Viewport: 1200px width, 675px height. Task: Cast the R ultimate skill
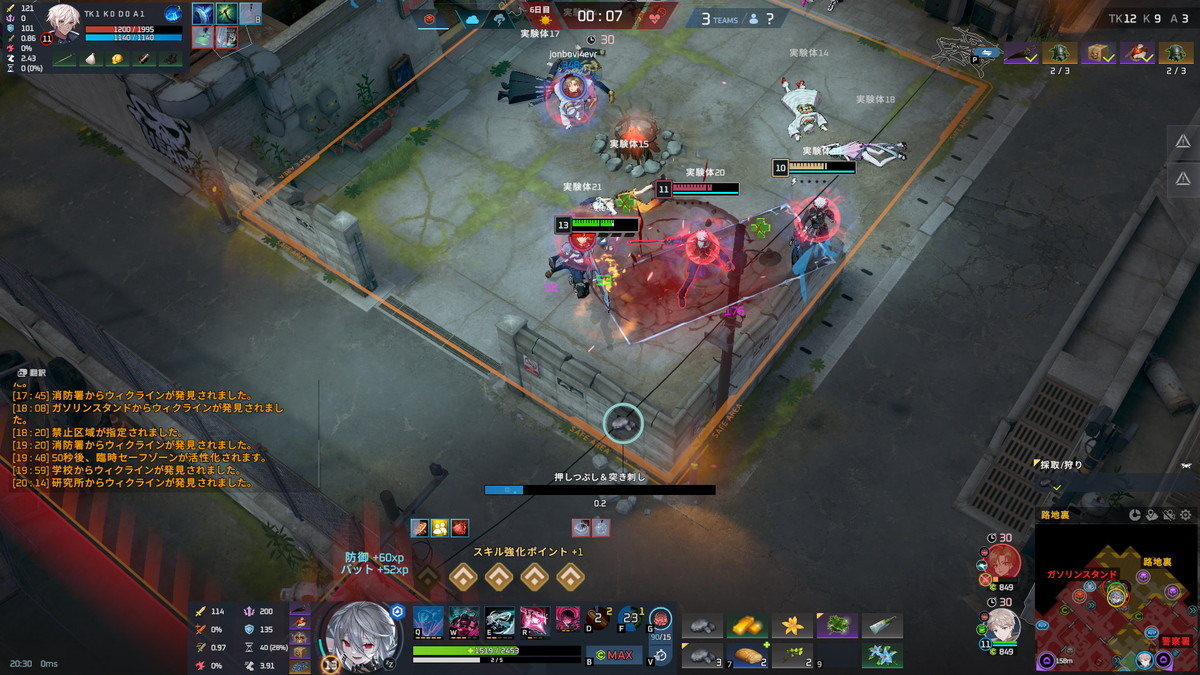(534, 619)
